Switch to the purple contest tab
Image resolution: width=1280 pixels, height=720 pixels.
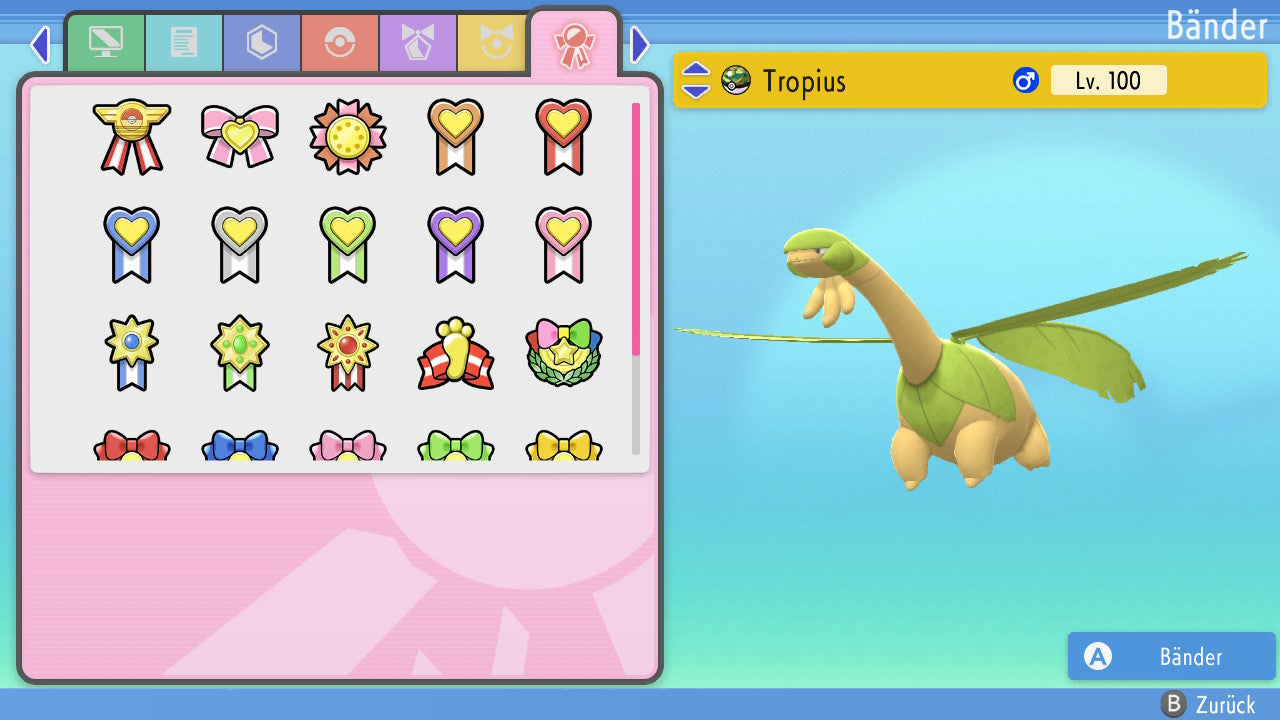(x=417, y=42)
